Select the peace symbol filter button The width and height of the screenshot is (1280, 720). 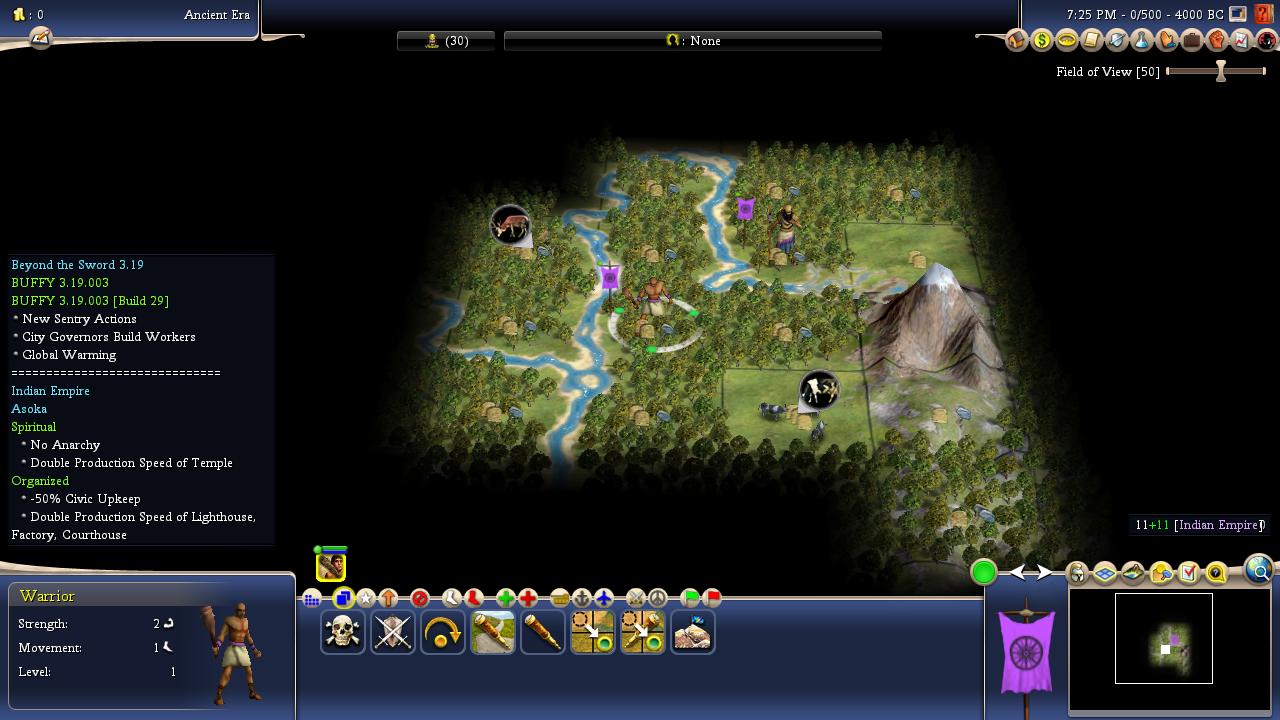[657, 598]
